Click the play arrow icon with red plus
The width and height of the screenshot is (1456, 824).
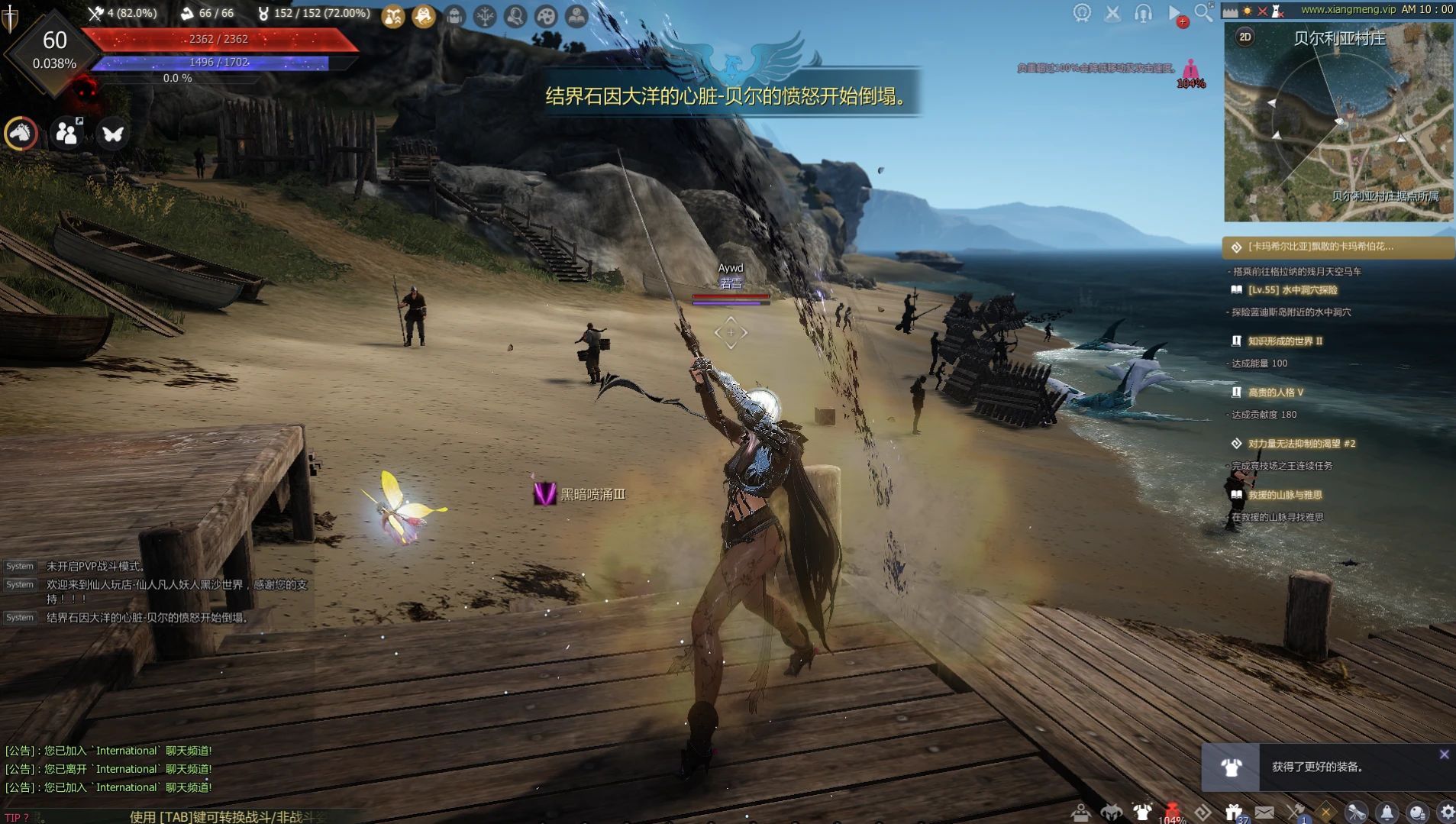tap(1175, 13)
